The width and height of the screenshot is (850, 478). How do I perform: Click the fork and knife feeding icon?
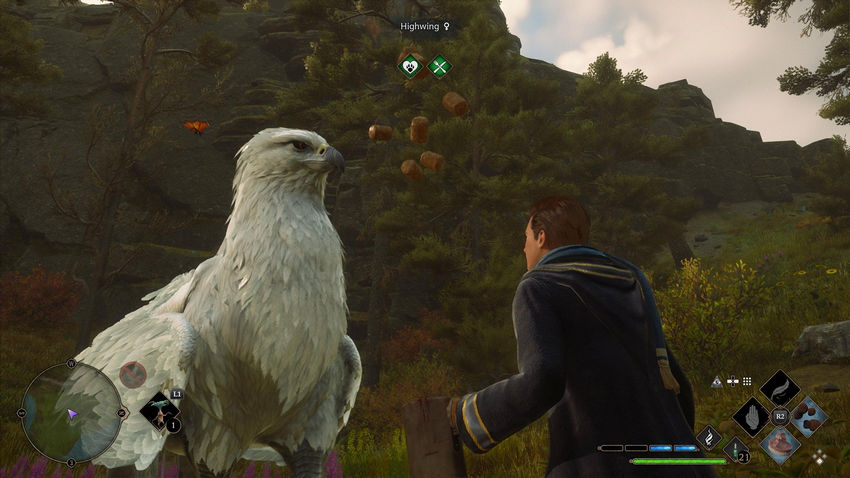439,67
